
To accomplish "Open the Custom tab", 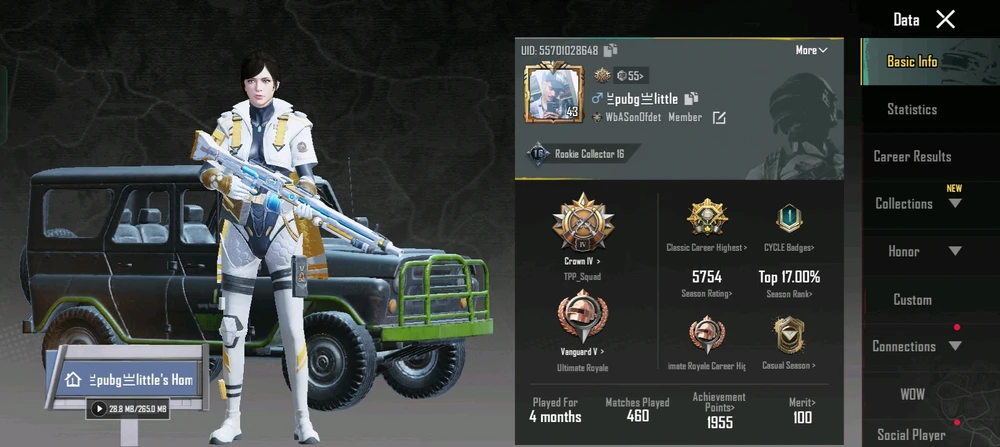I will (912, 299).
